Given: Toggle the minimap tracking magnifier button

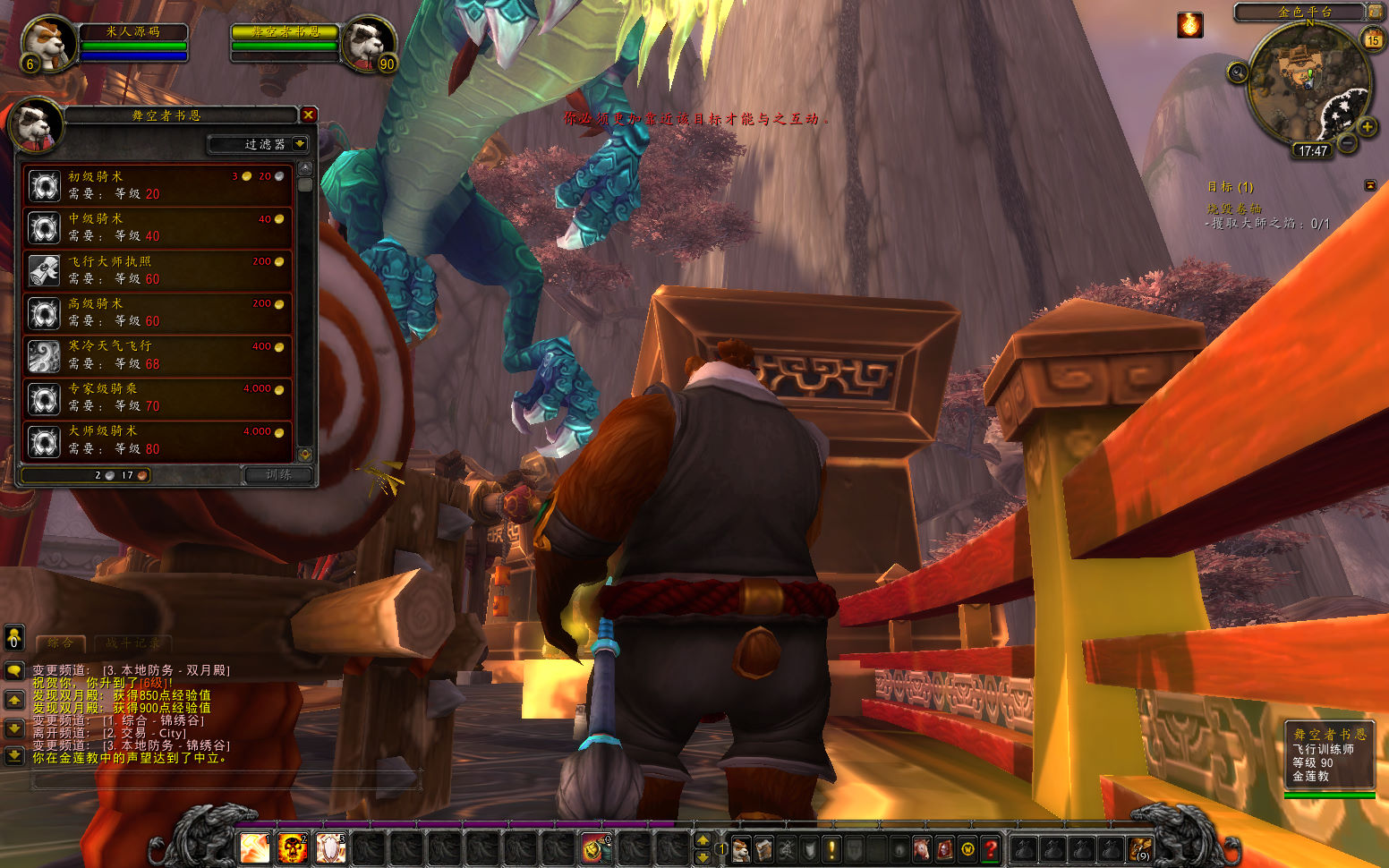Looking at the screenshot, I should pyautogui.click(x=1238, y=72).
